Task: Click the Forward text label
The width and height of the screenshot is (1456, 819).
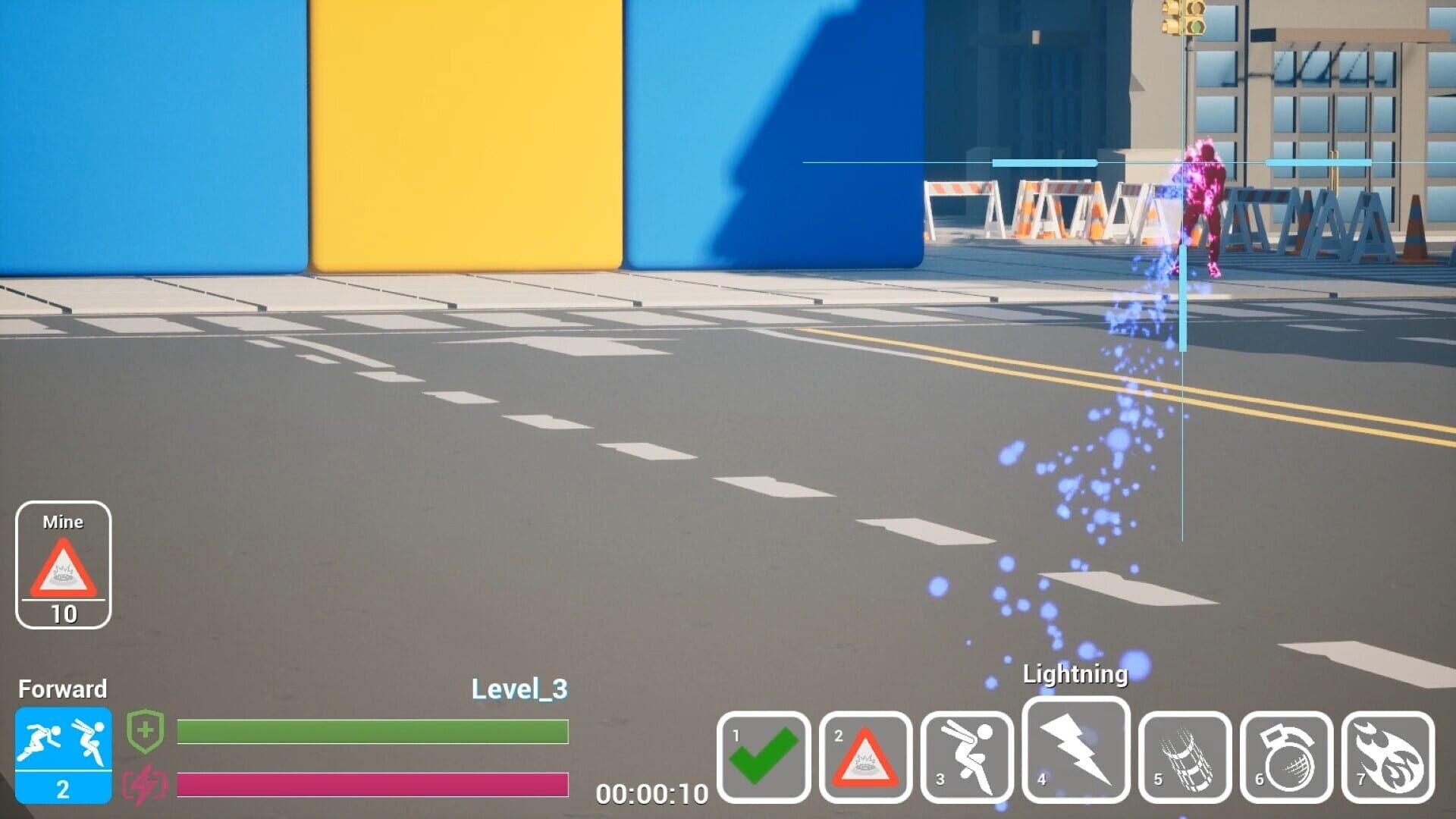Action: (x=64, y=689)
